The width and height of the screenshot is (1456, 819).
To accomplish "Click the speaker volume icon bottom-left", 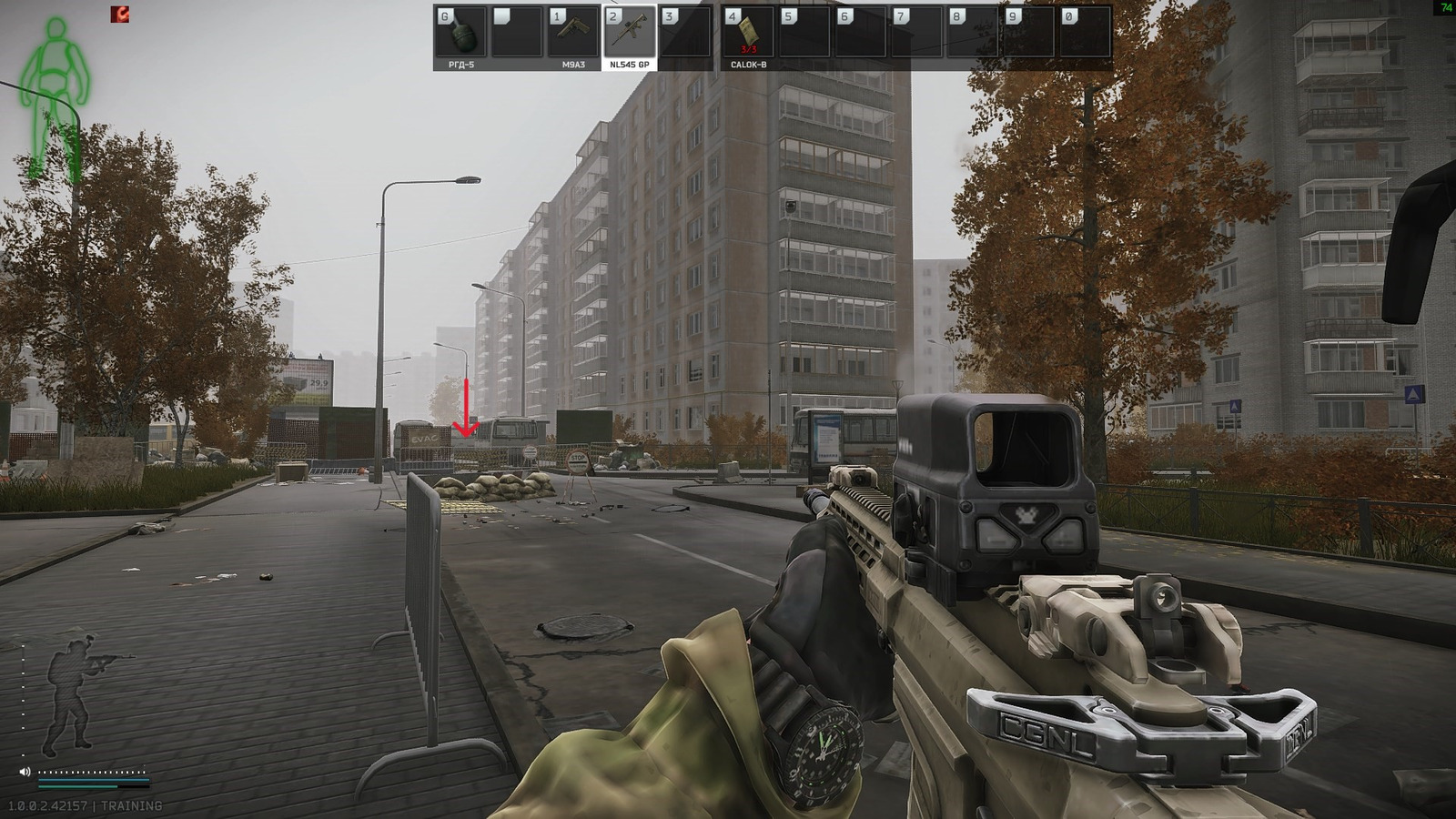I will point(25,772).
